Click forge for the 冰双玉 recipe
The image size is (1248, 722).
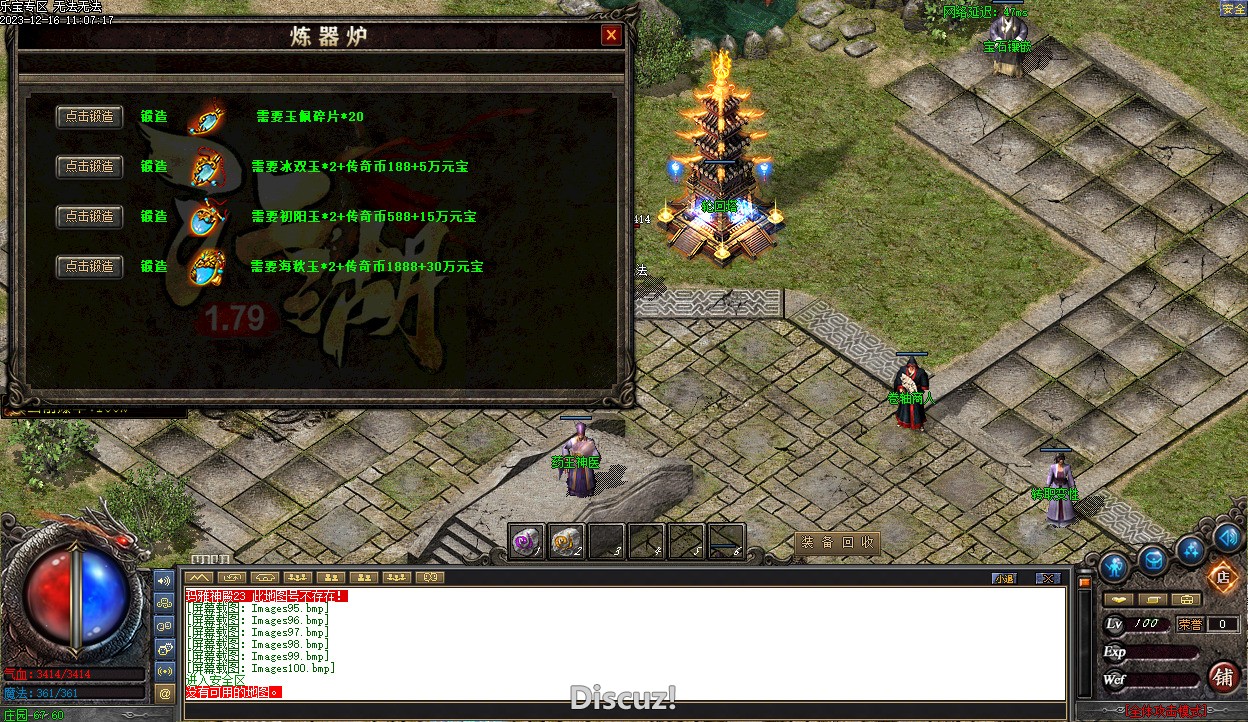[x=89, y=166]
